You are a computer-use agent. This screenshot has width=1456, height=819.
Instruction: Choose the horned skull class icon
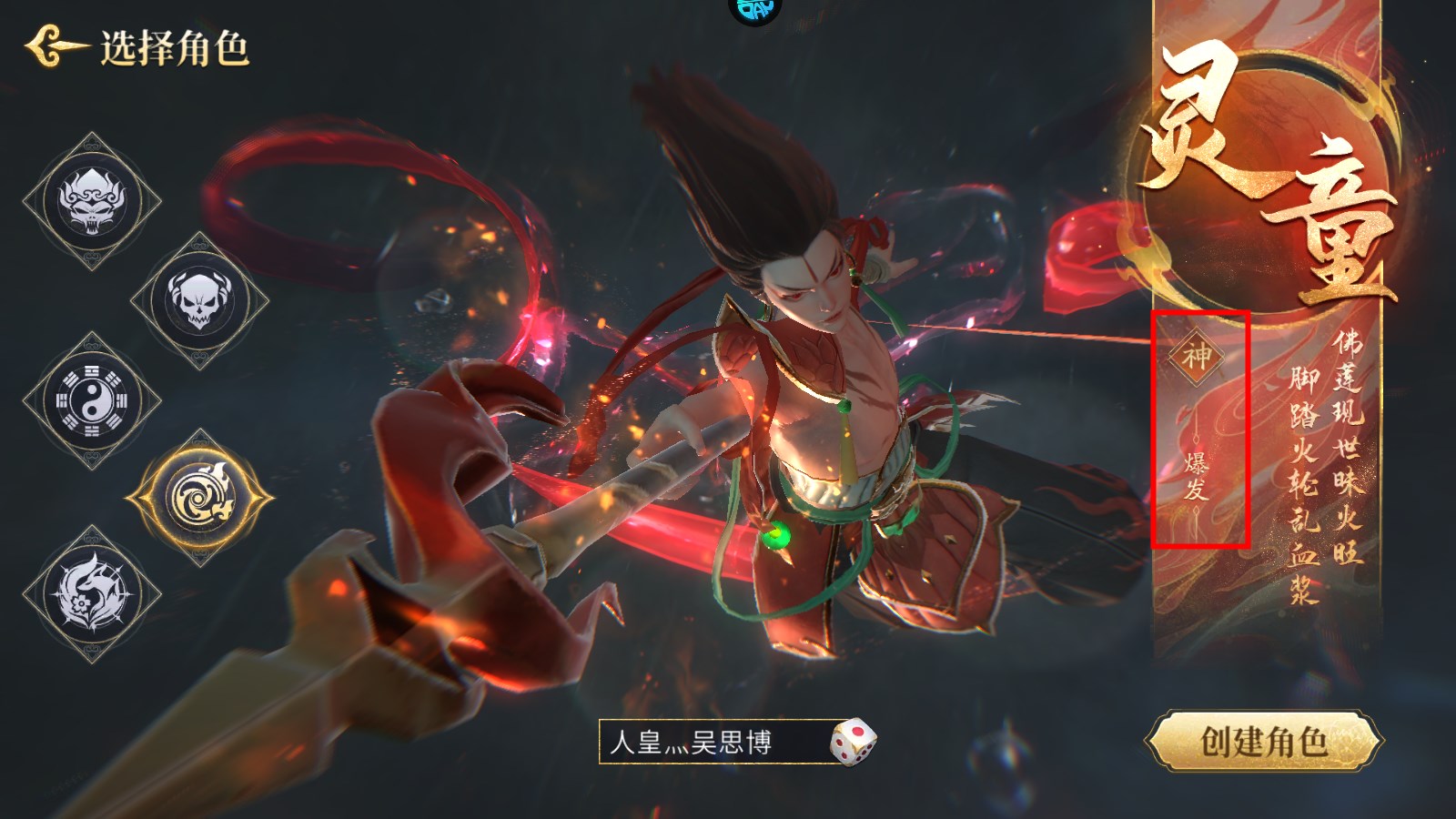(198, 299)
